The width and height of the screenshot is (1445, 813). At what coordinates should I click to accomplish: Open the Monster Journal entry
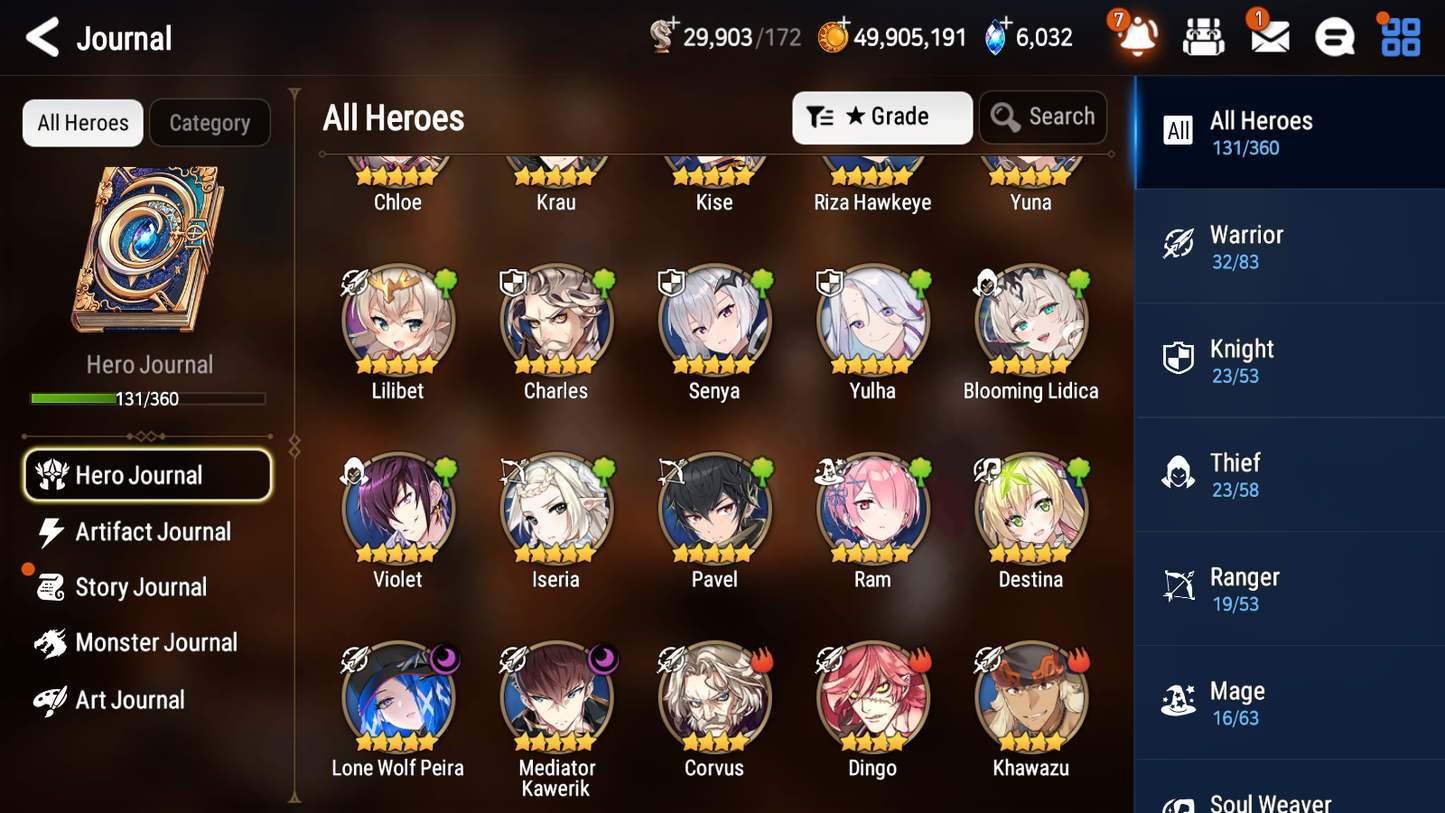(156, 643)
